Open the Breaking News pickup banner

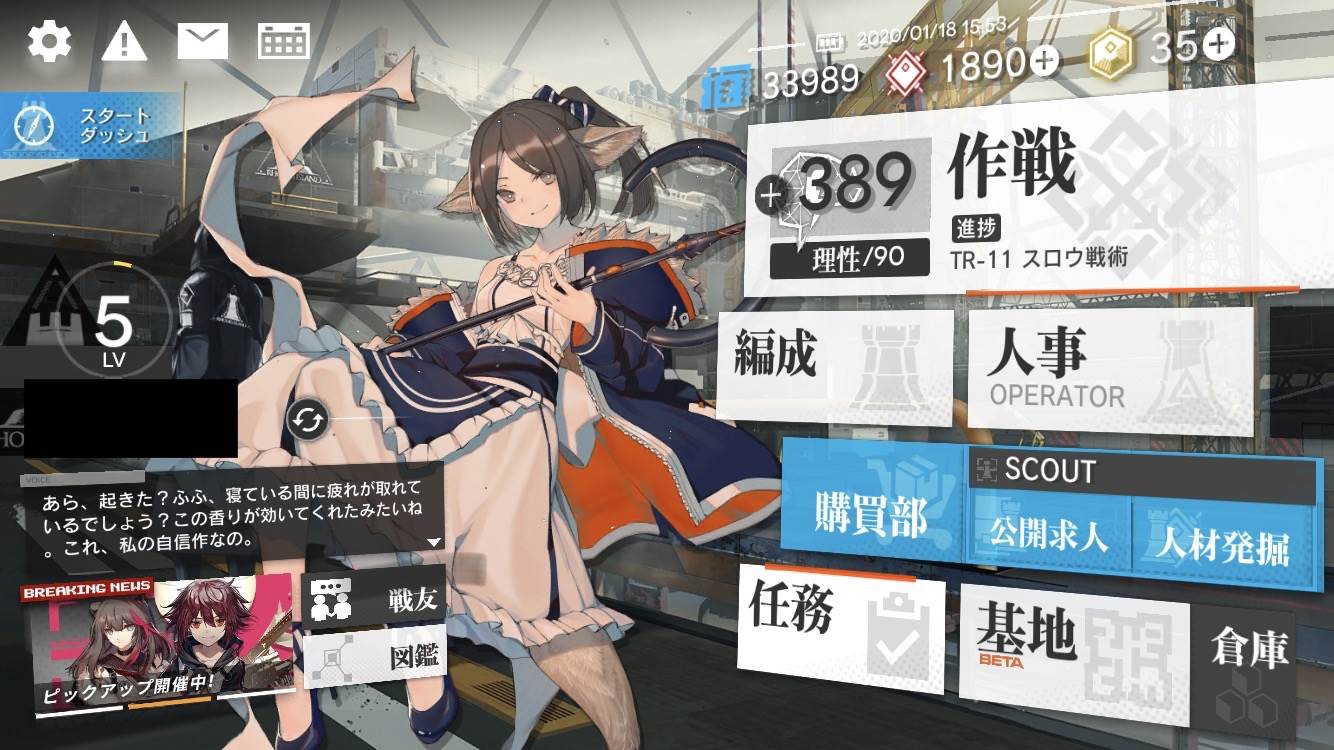point(160,645)
